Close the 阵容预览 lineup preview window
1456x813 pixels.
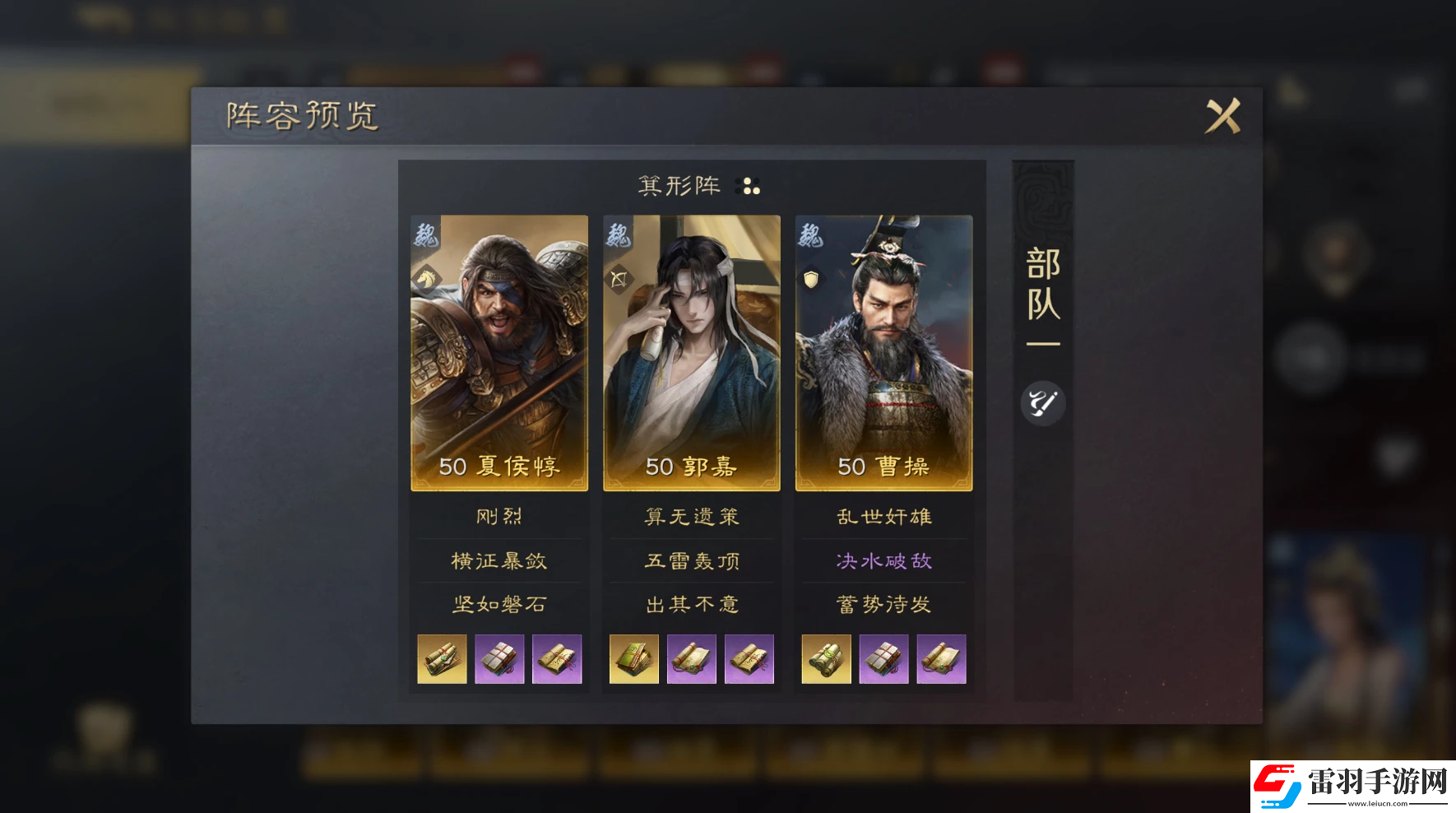[x=1223, y=115]
